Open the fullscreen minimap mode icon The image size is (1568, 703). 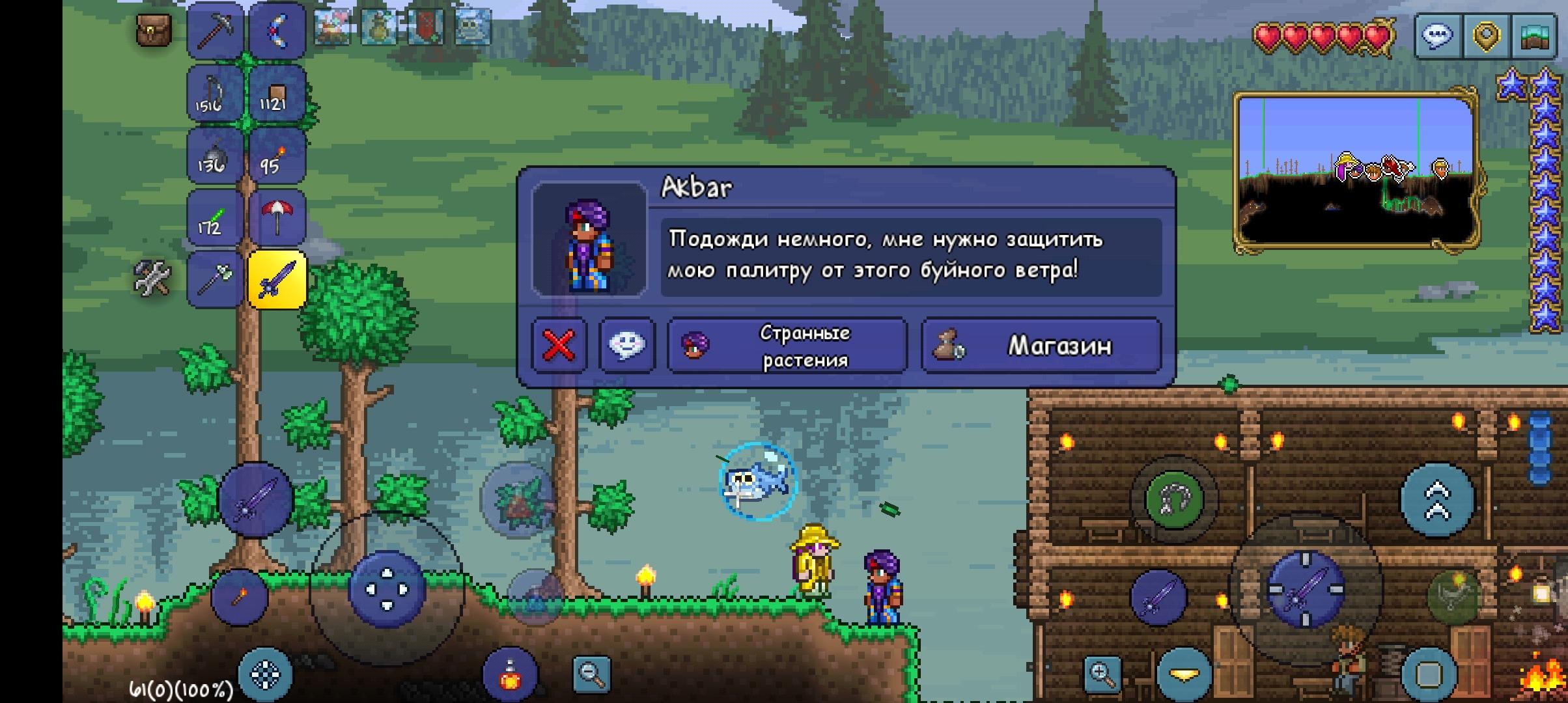[1534, 36]
